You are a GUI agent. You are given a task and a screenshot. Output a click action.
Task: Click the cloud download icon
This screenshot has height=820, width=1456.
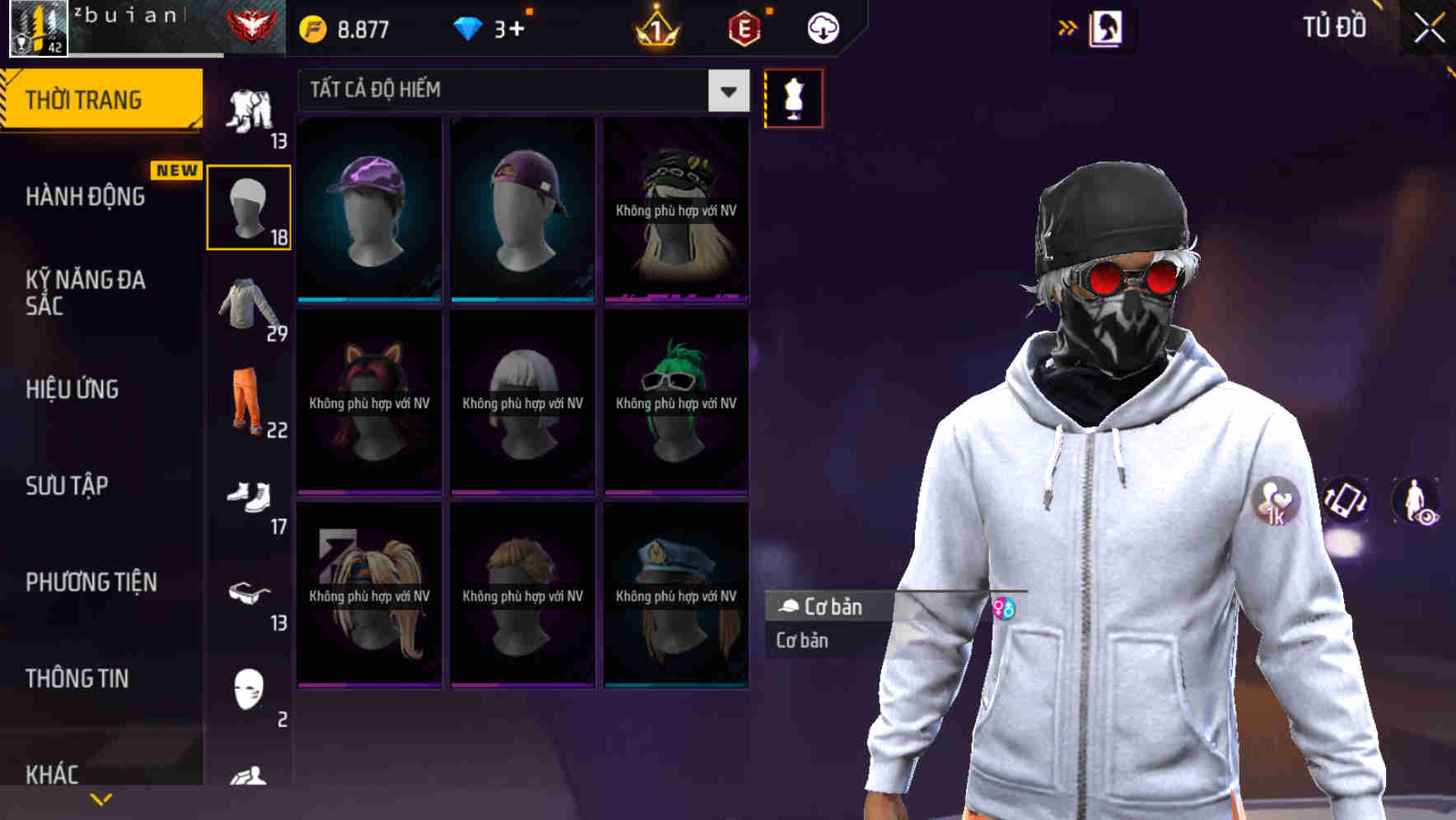(822, 27)
